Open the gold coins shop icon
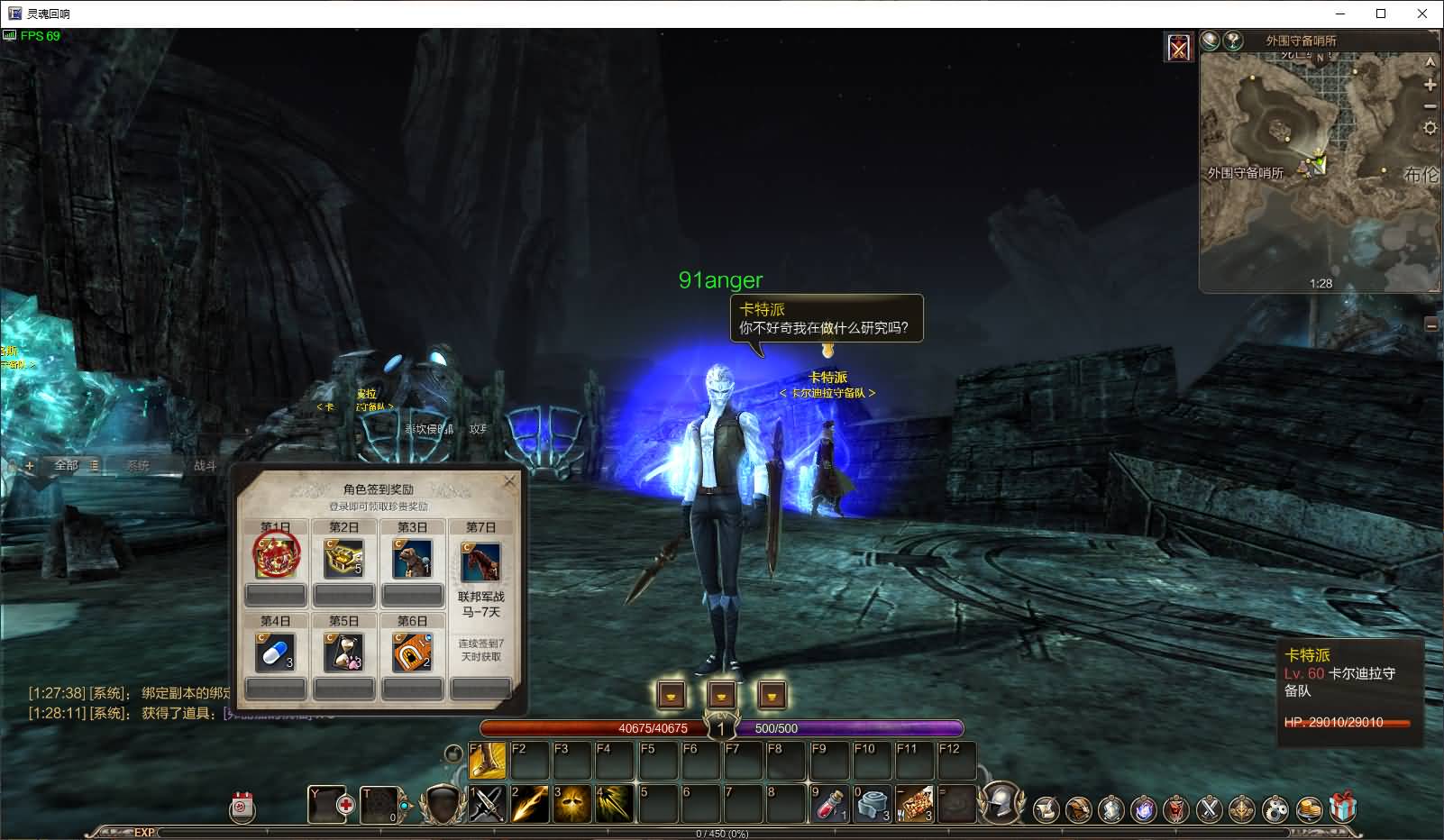The image size is (1444, 840). click(x=1309, y=809)
